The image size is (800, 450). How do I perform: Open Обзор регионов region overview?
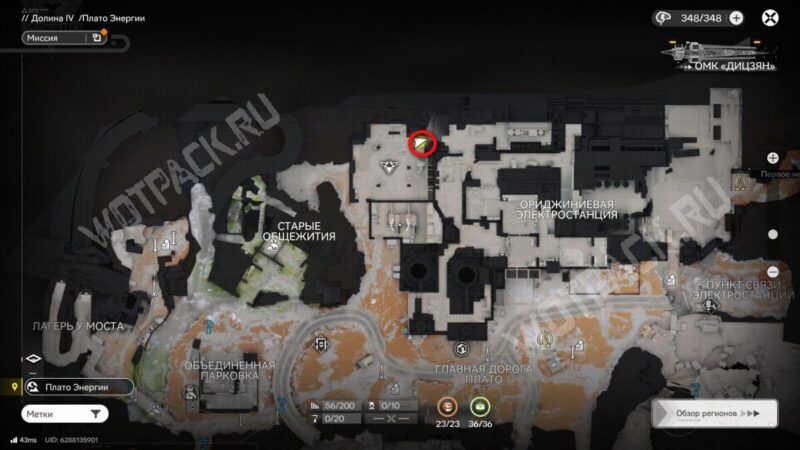(714, 413)
